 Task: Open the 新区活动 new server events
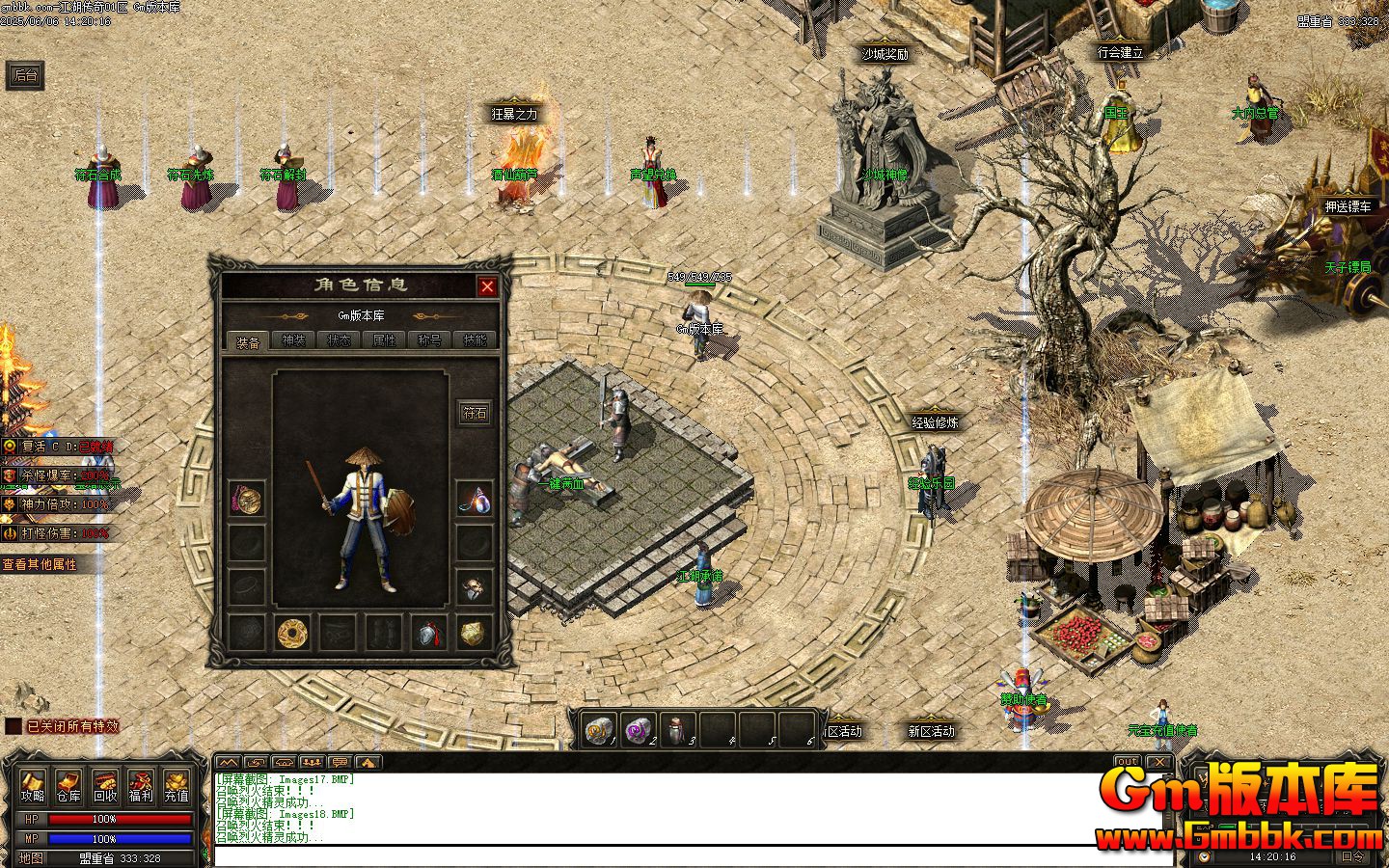(931, 731)
